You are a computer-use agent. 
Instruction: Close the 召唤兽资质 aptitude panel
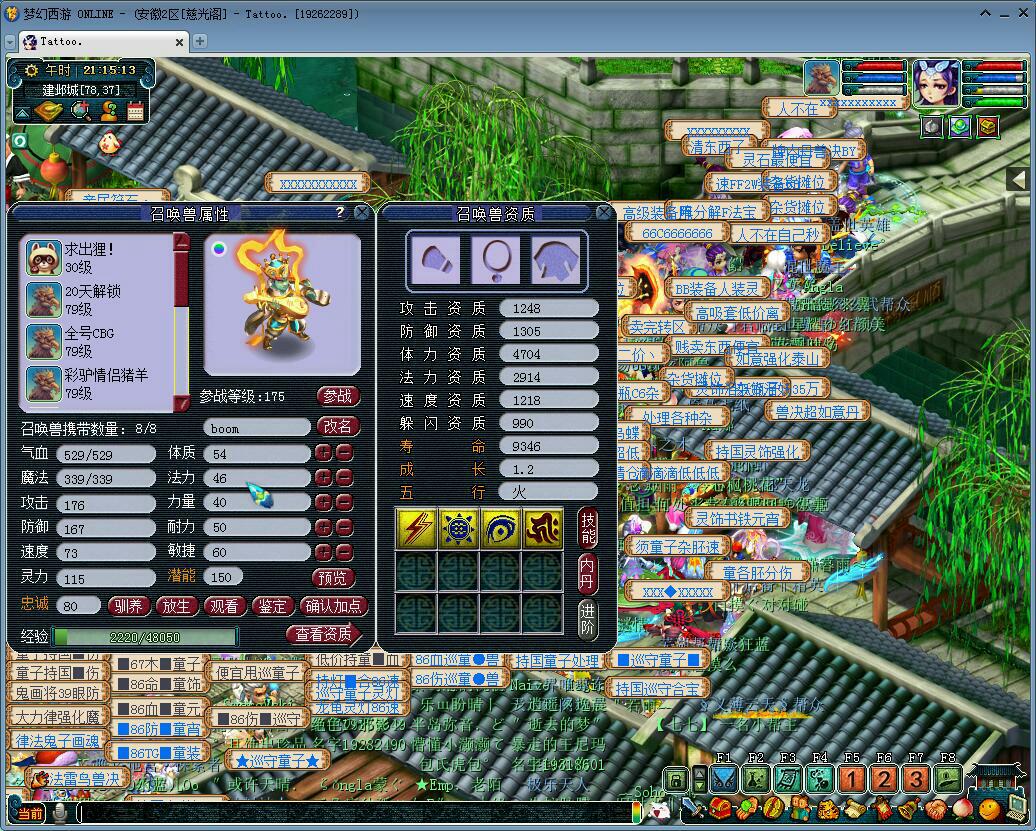pos(604,213)
